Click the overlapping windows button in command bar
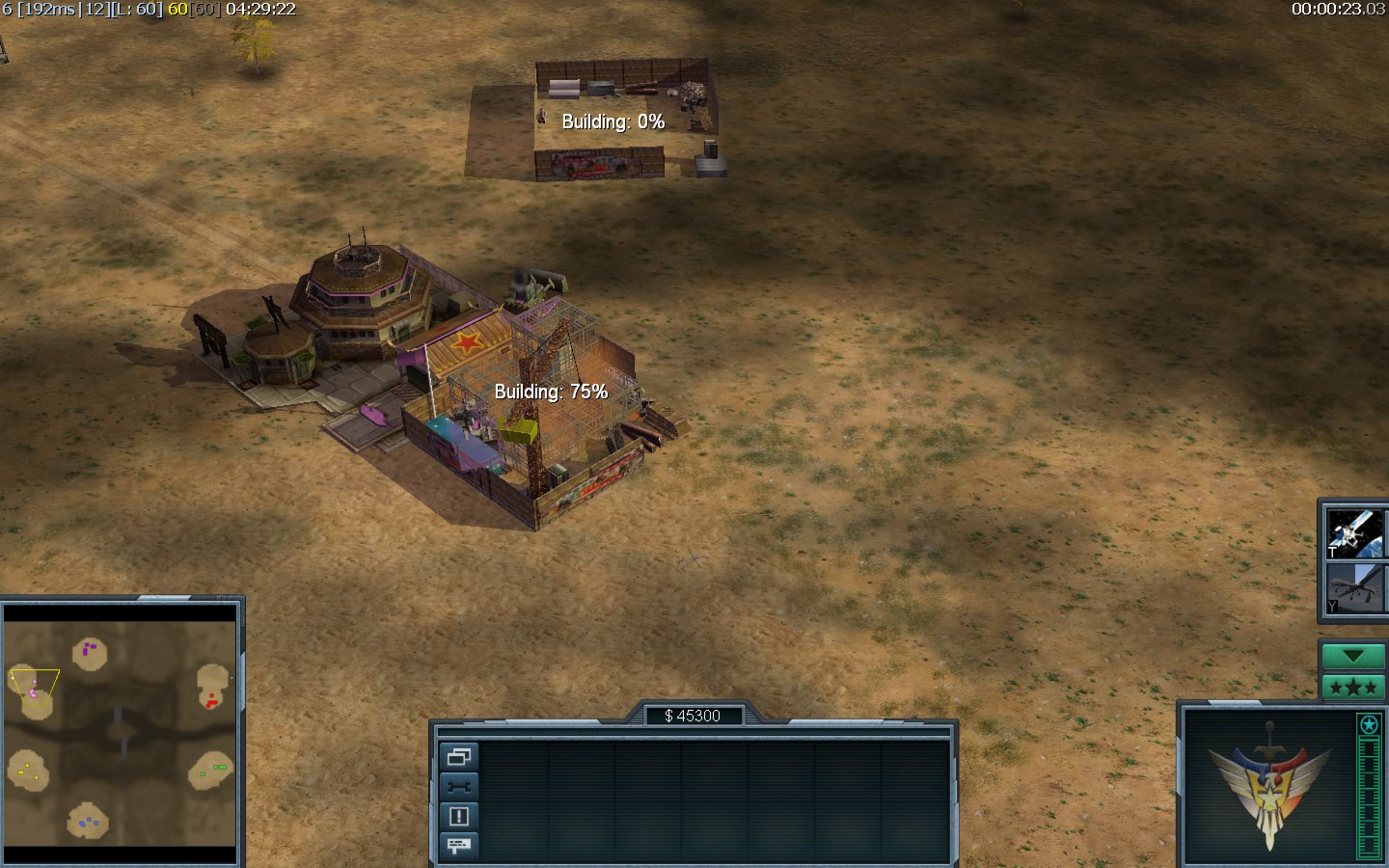Viewport: 1389px width, 868px height. tap(458, 757)
